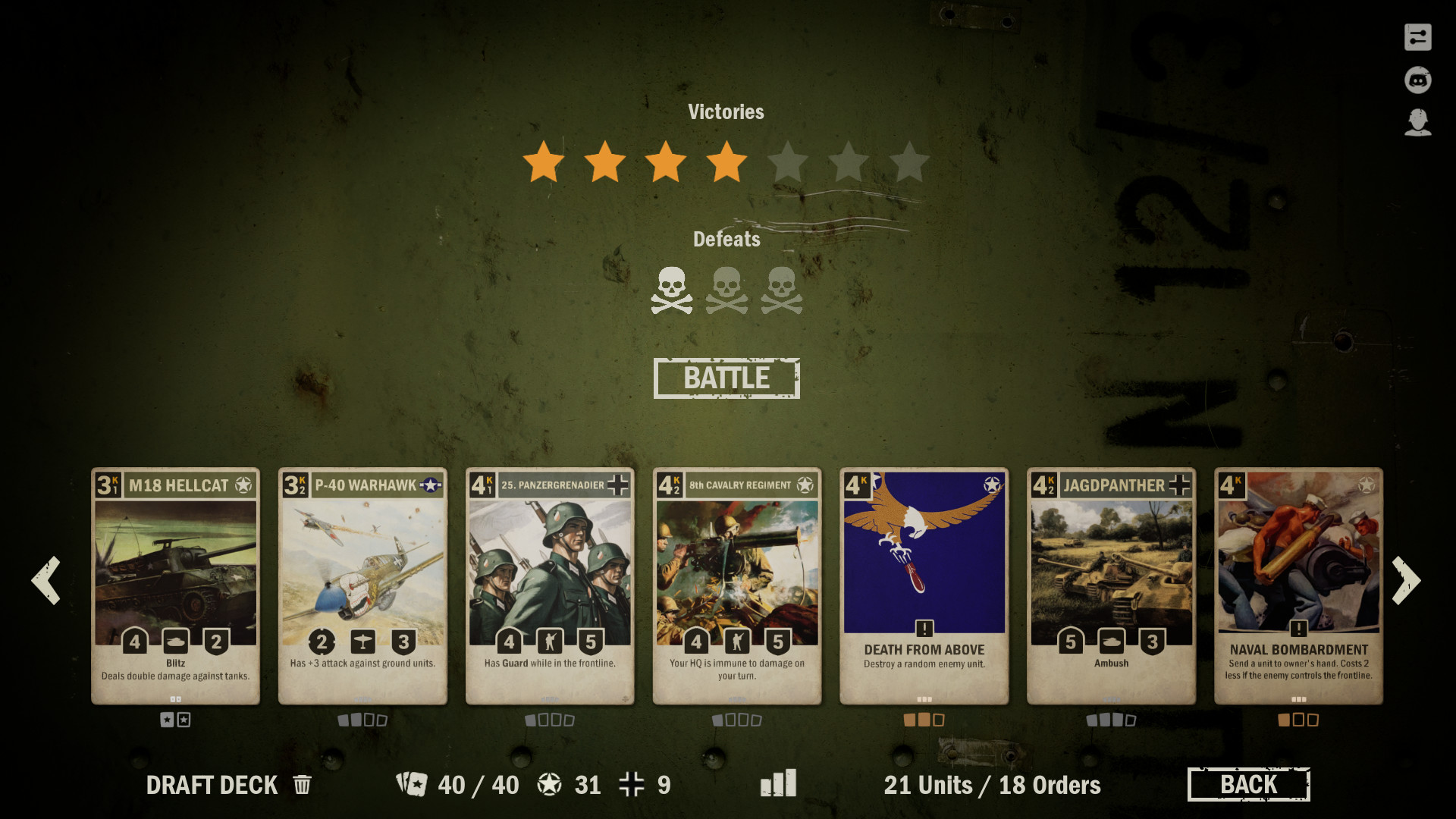Open the Discord community icon

(x=1418, y=79)
